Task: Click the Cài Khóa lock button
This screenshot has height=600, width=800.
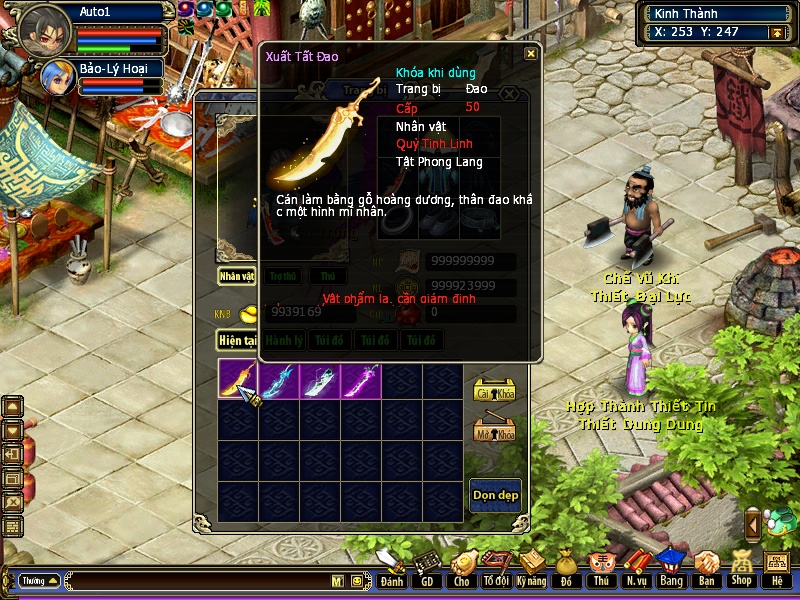Action: 494,391
